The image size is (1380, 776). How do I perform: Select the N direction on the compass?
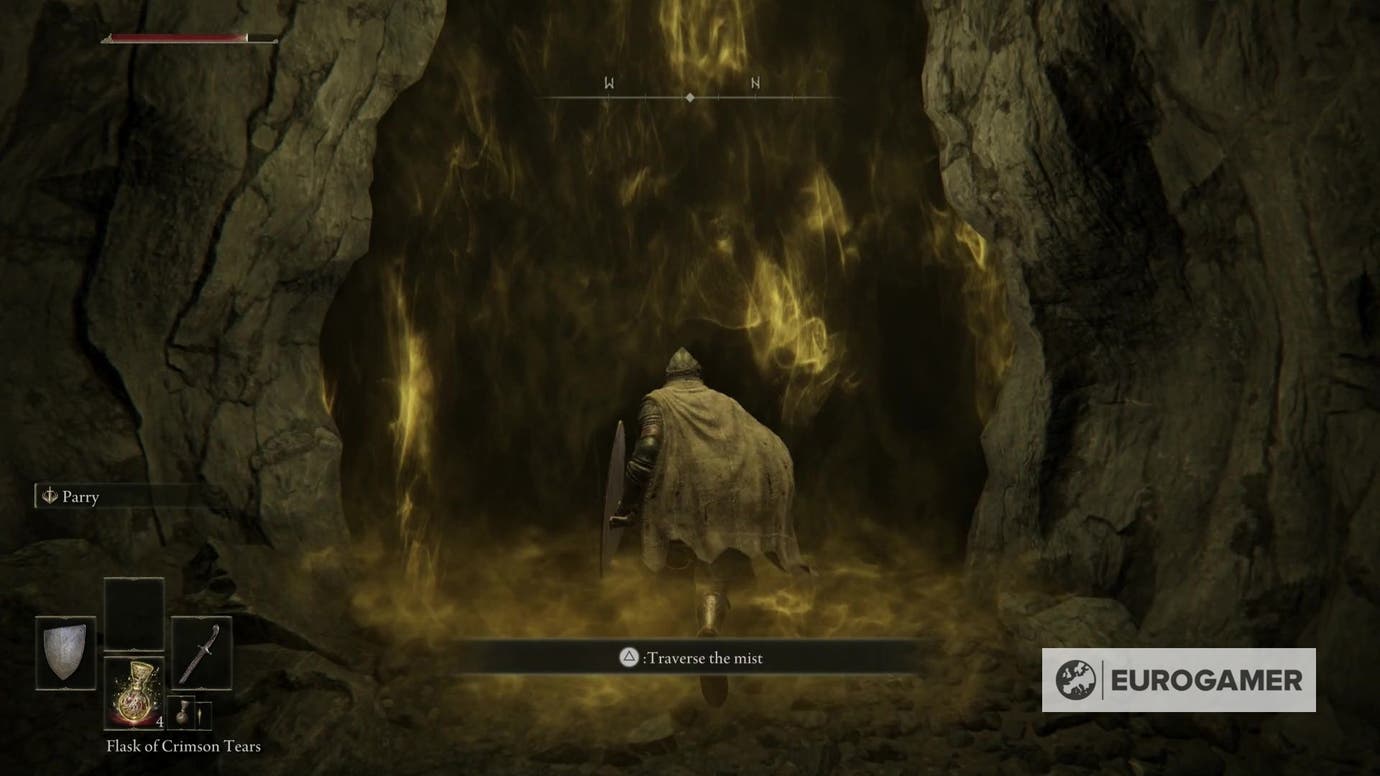click(755, 84)
